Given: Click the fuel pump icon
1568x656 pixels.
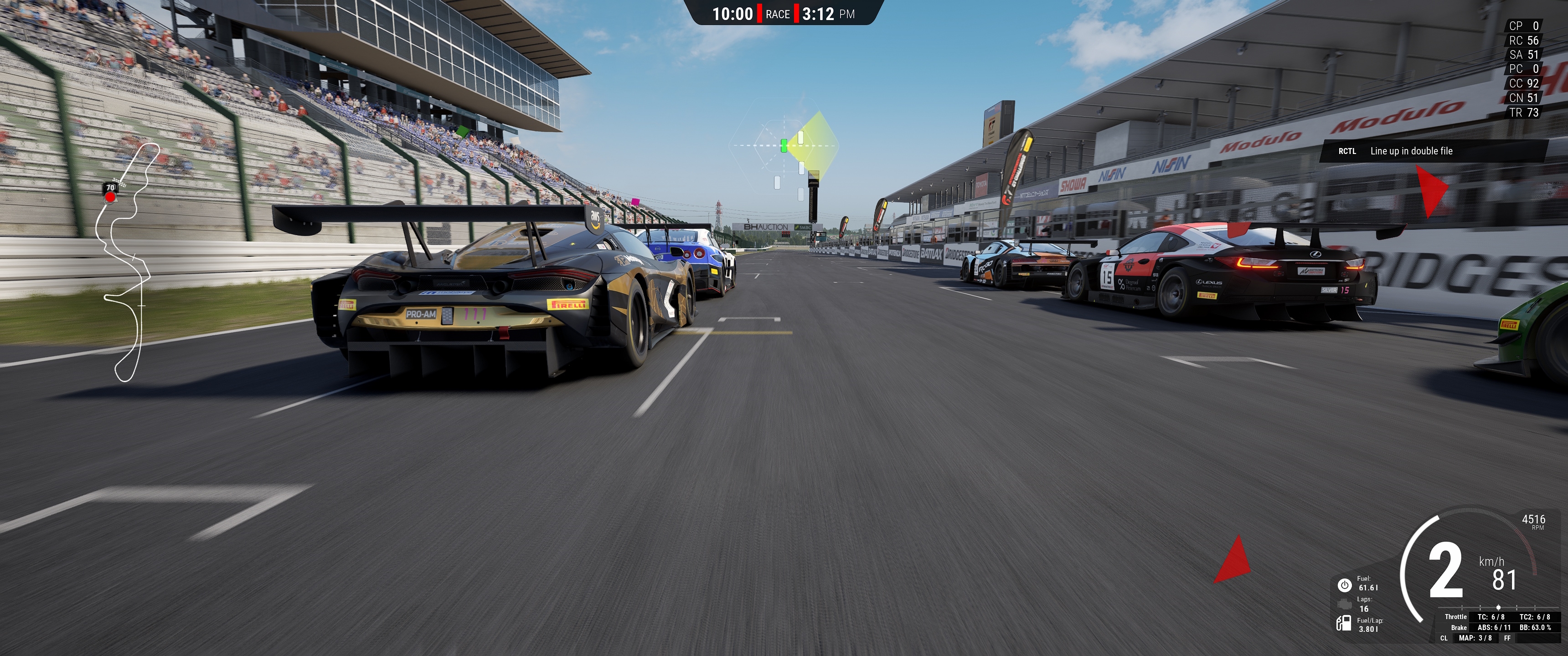Looking at the screenshot, I should (x=1343, y=623).
